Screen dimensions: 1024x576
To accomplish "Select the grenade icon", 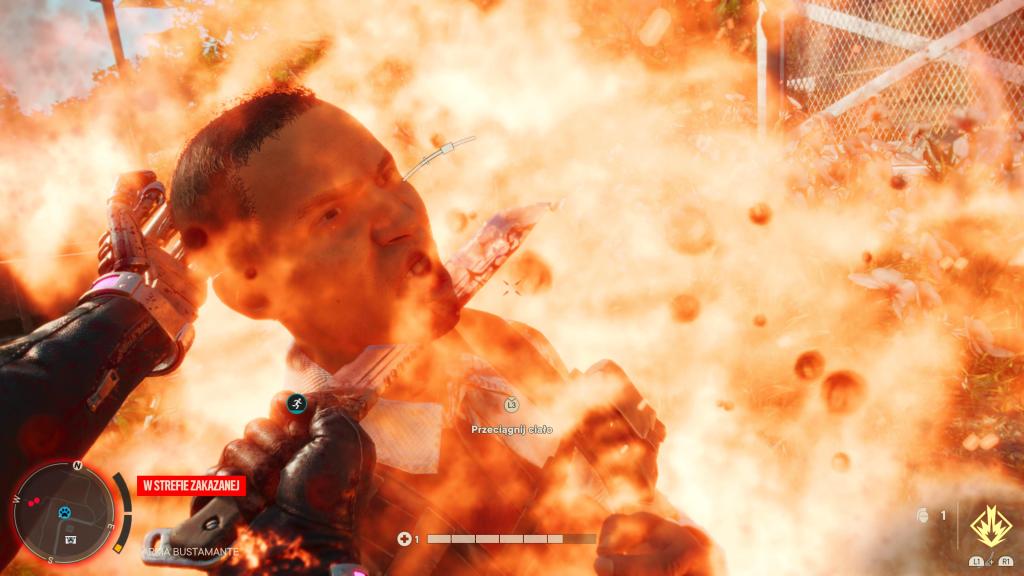I will tap(924, 516).
